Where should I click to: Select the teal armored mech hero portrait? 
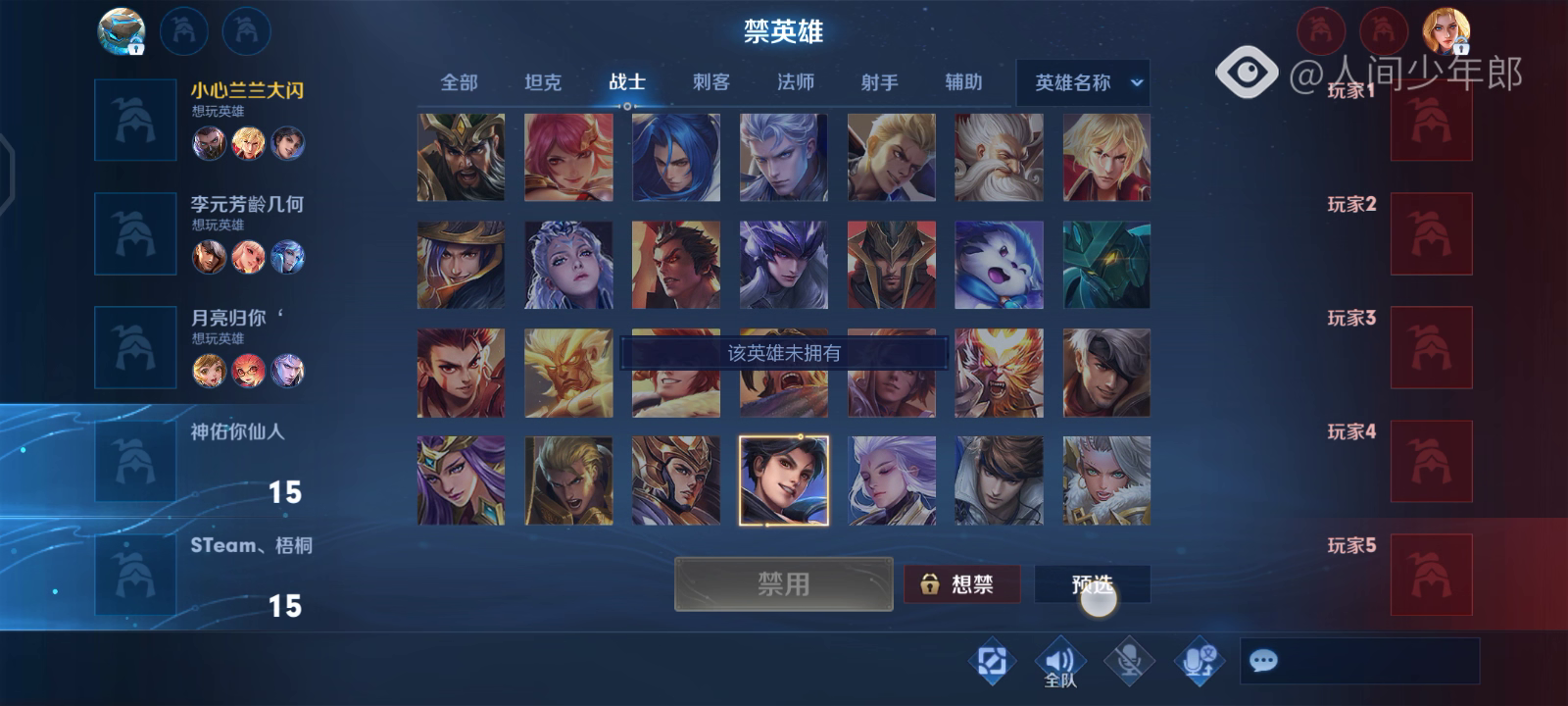pos(1106,265)
